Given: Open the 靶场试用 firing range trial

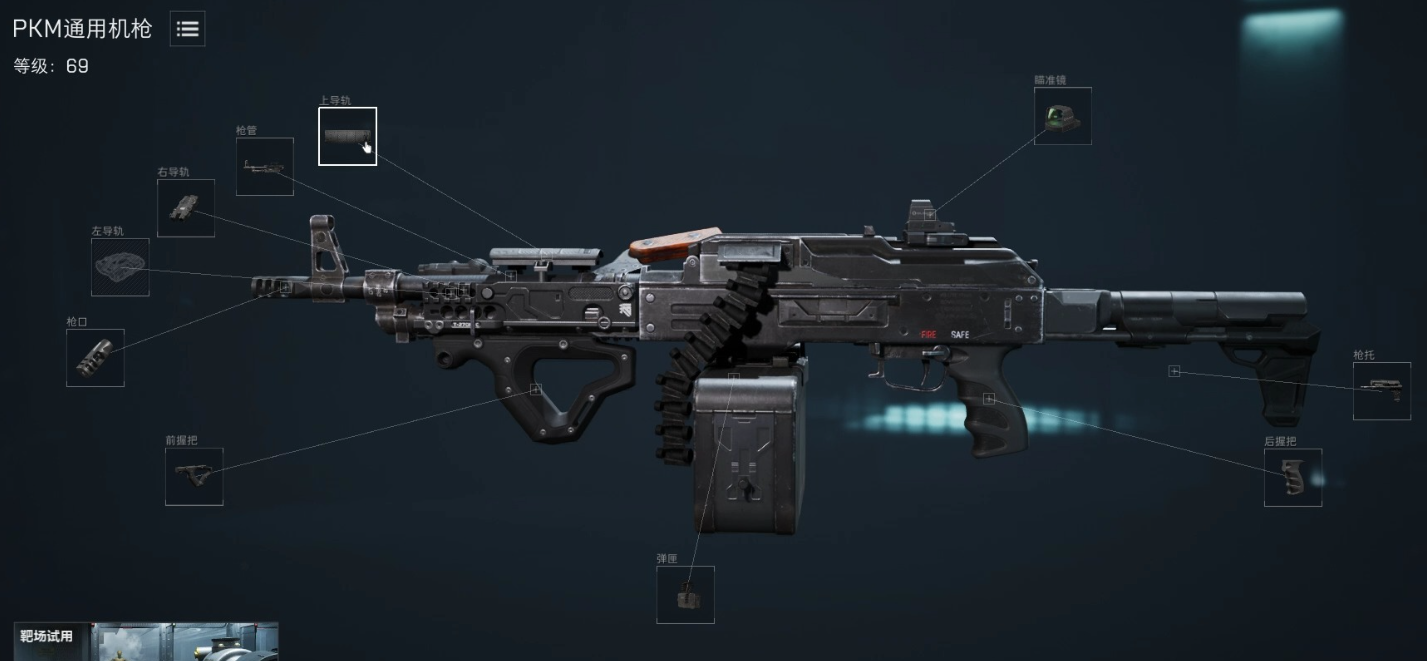Looking at the screenshot, I should pyautogui.click(x=146, y=640).
